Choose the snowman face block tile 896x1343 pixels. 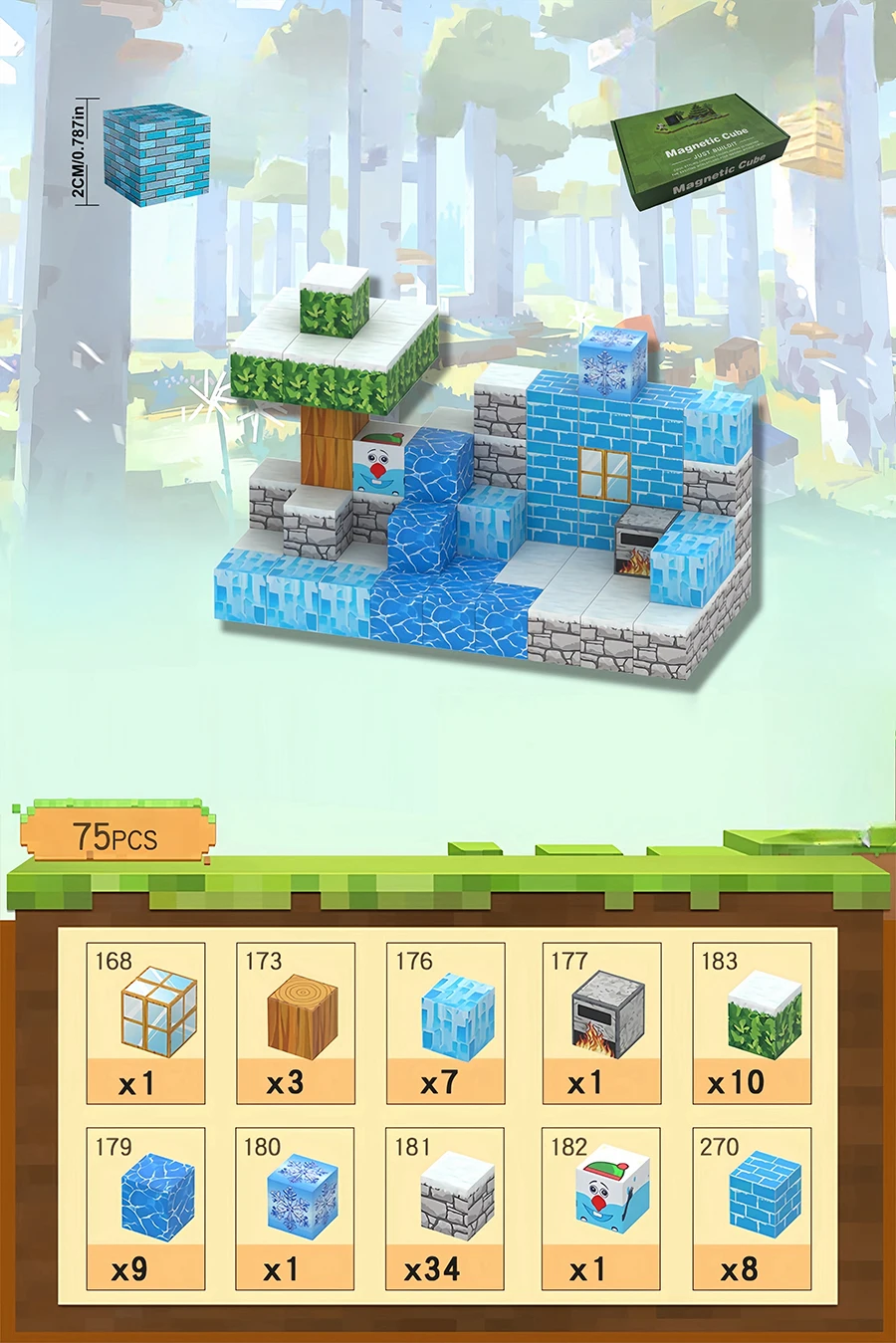(x=601, y=1208)
